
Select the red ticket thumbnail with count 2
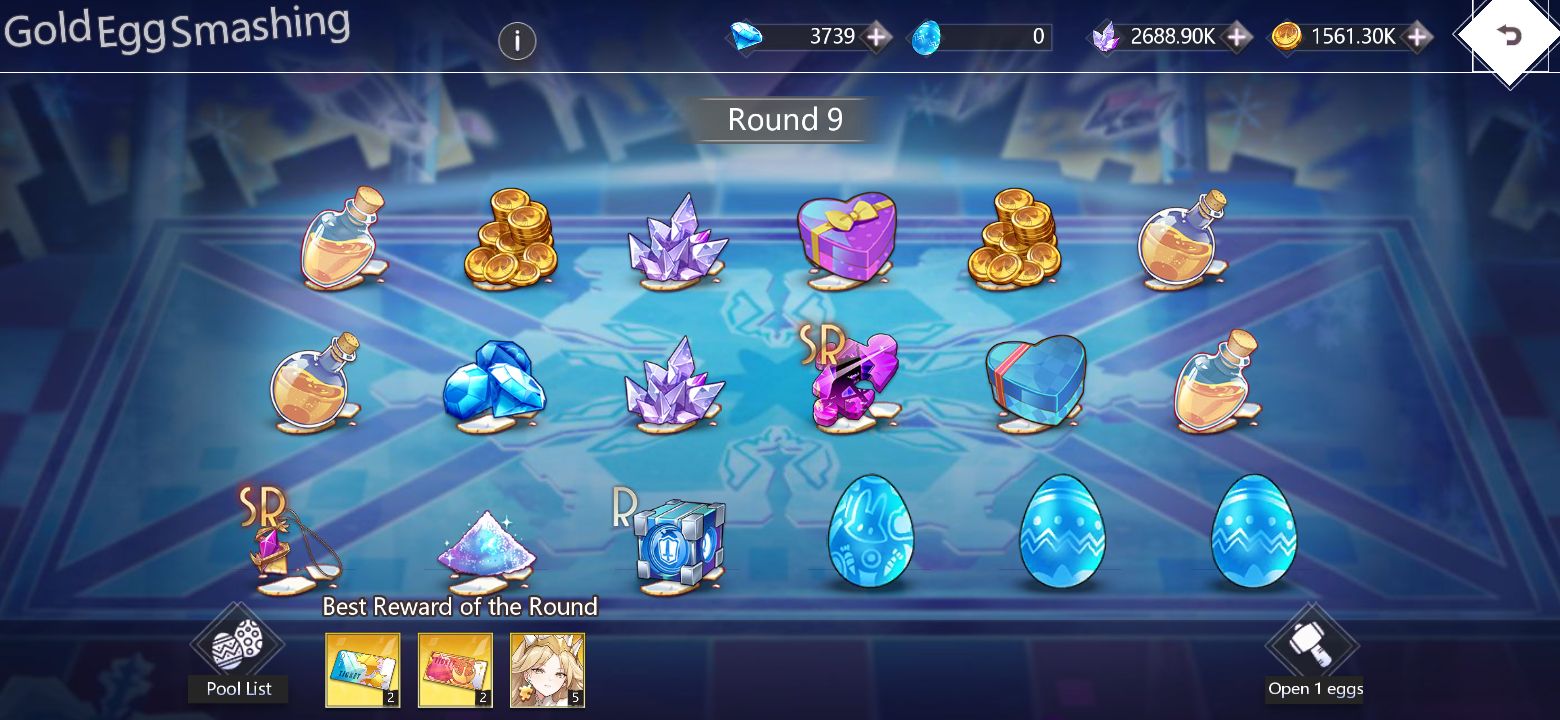[x=455, y=670]
